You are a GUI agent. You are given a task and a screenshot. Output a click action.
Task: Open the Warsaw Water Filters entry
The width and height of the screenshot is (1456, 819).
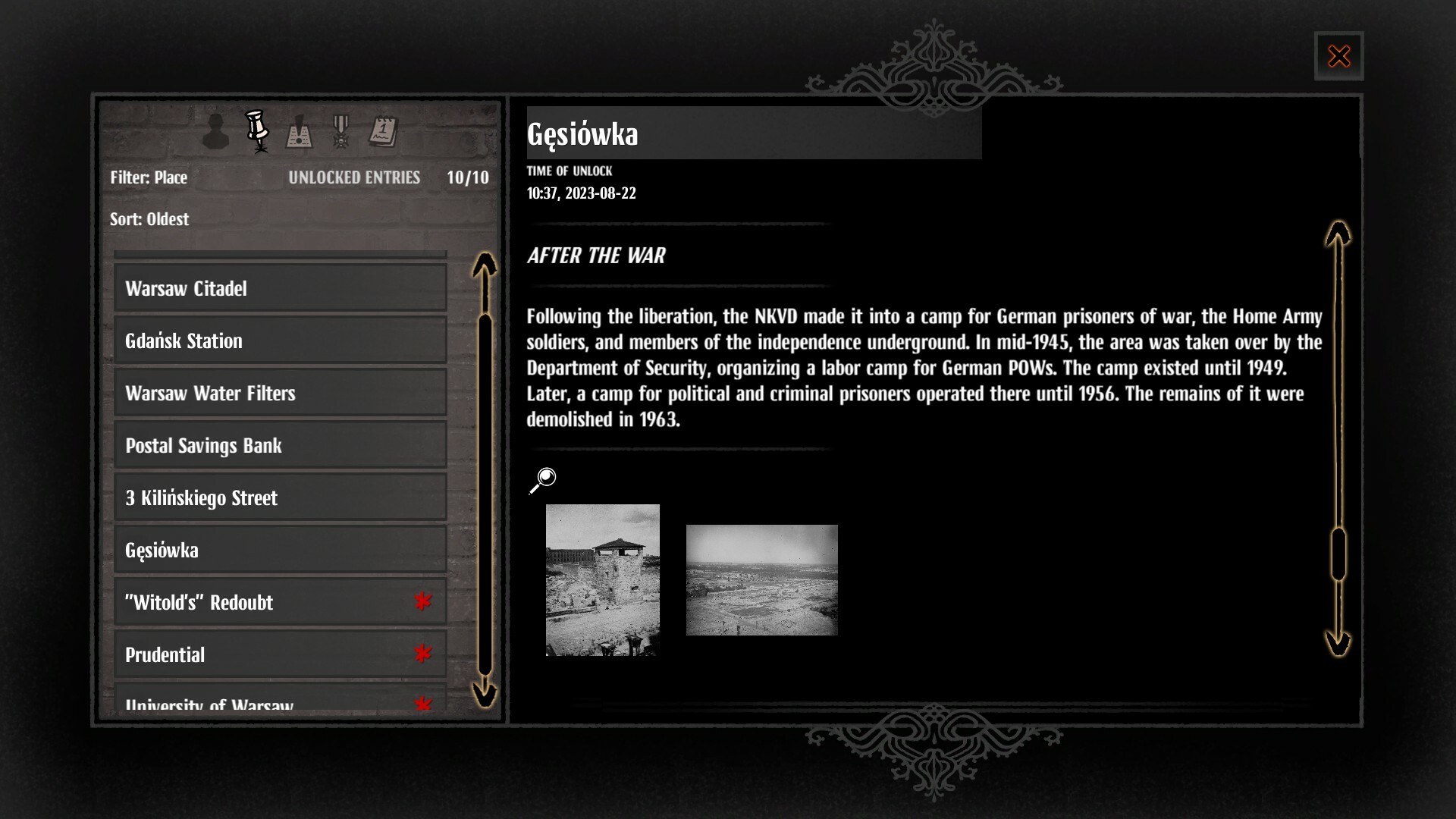coord(280,393)
